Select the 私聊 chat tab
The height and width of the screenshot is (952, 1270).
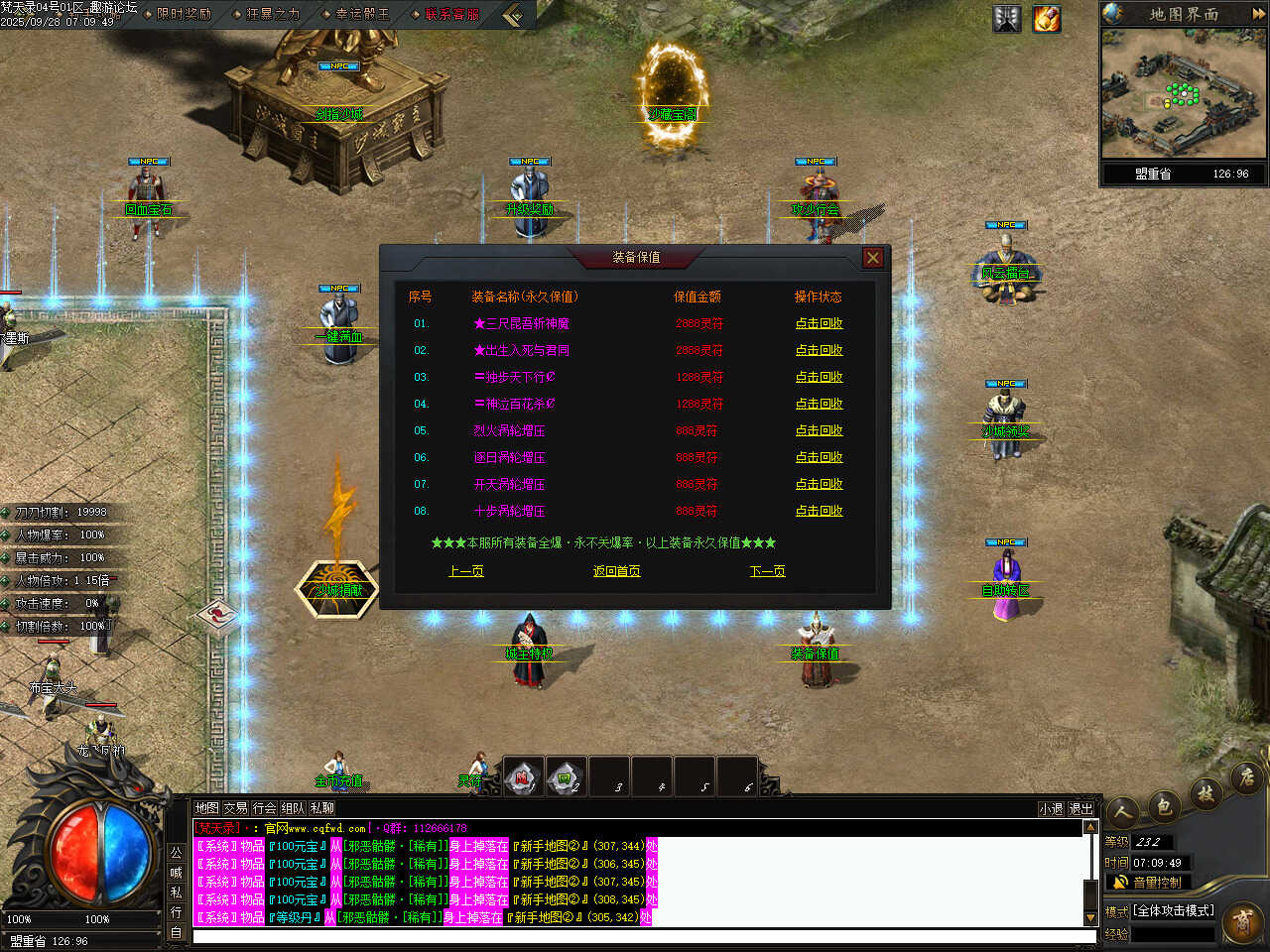tap(322, 808)
